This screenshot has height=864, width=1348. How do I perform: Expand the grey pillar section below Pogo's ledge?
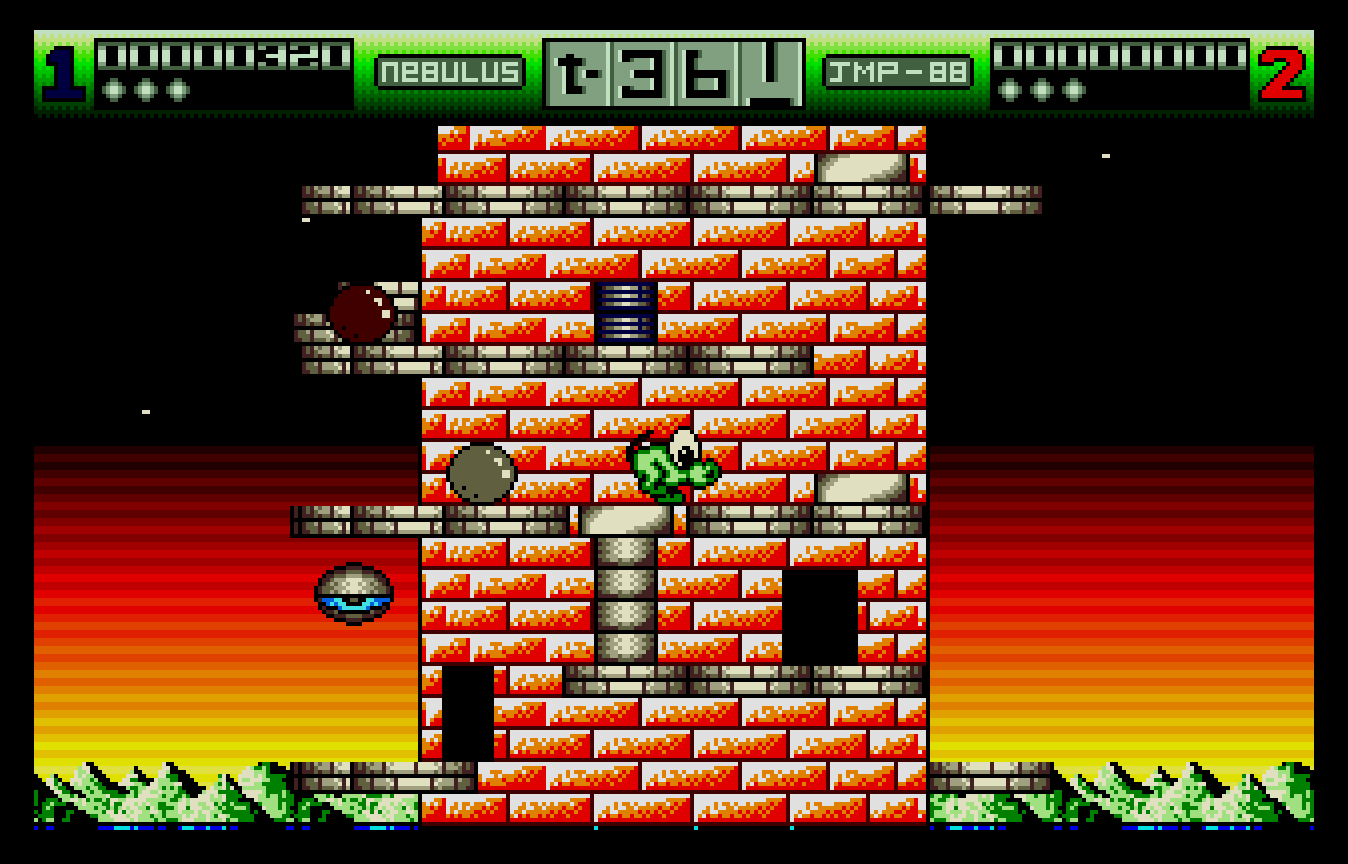(628, 600)
